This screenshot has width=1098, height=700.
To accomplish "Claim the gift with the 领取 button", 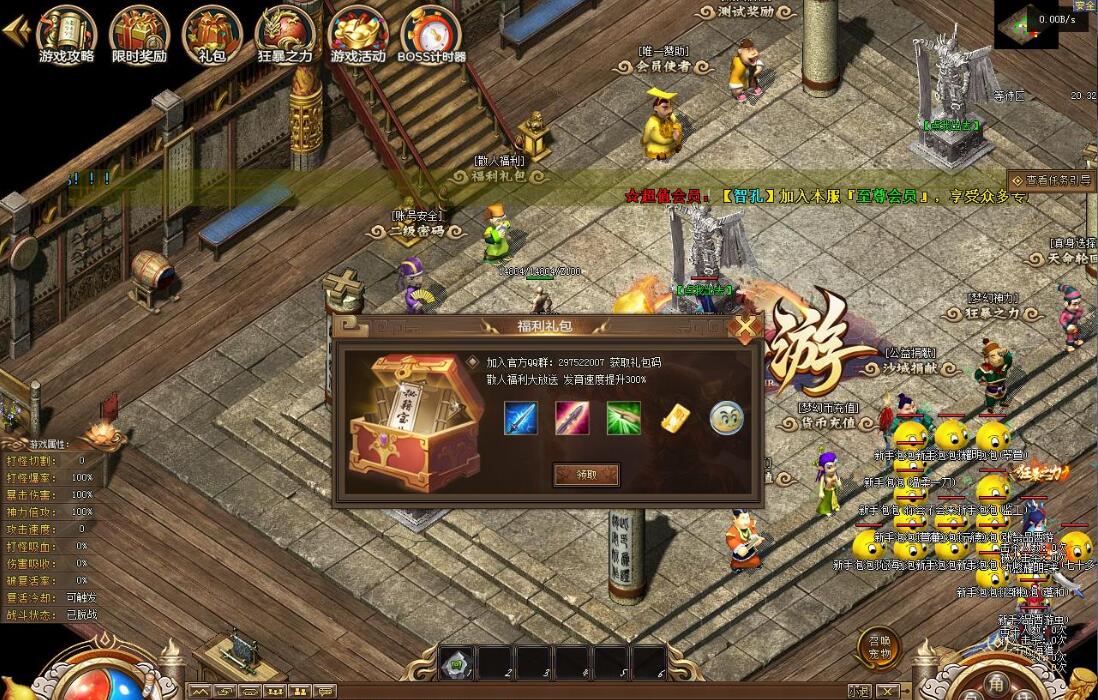I will click(586, 475).
